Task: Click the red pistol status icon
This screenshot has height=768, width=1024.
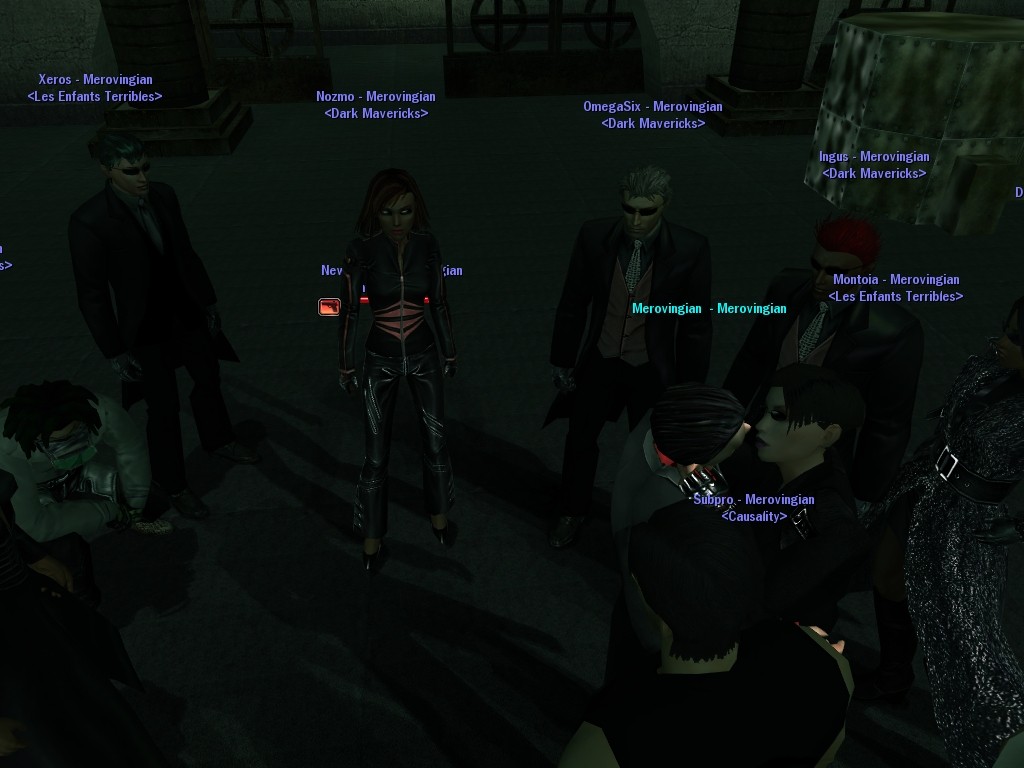Action: pyautogui.click(x=329, y=307)
